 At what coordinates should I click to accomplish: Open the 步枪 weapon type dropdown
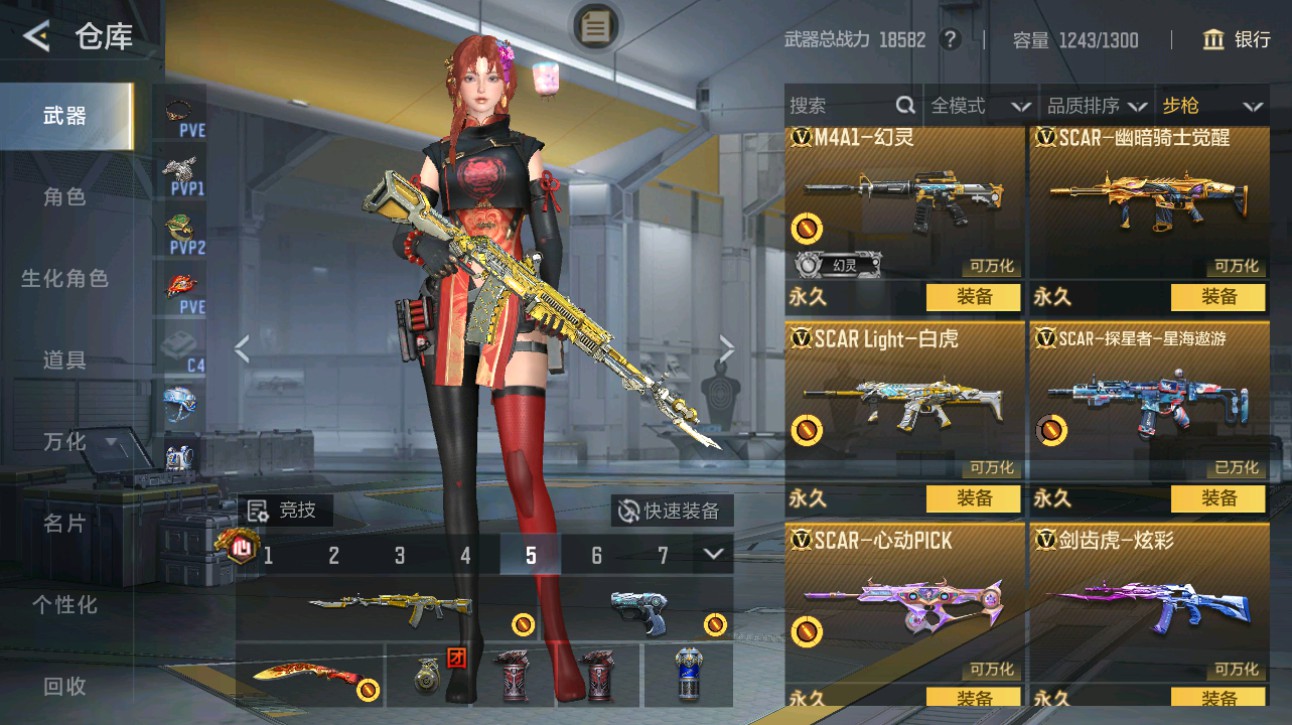tap(1212, 106)
